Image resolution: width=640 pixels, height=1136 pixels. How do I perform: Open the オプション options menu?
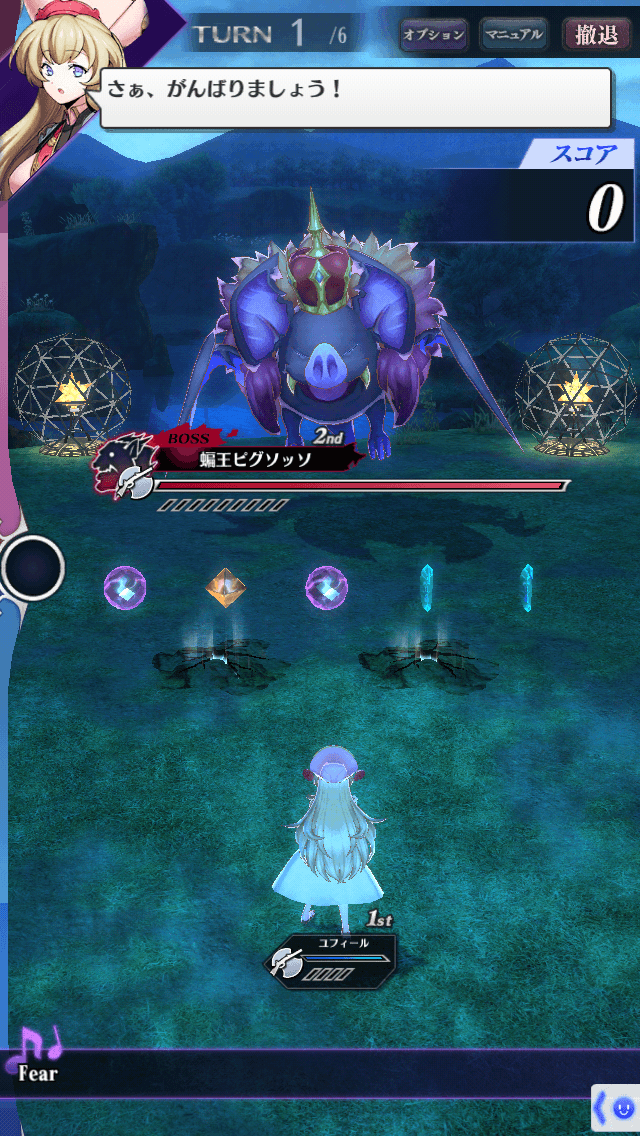point(433,35)
